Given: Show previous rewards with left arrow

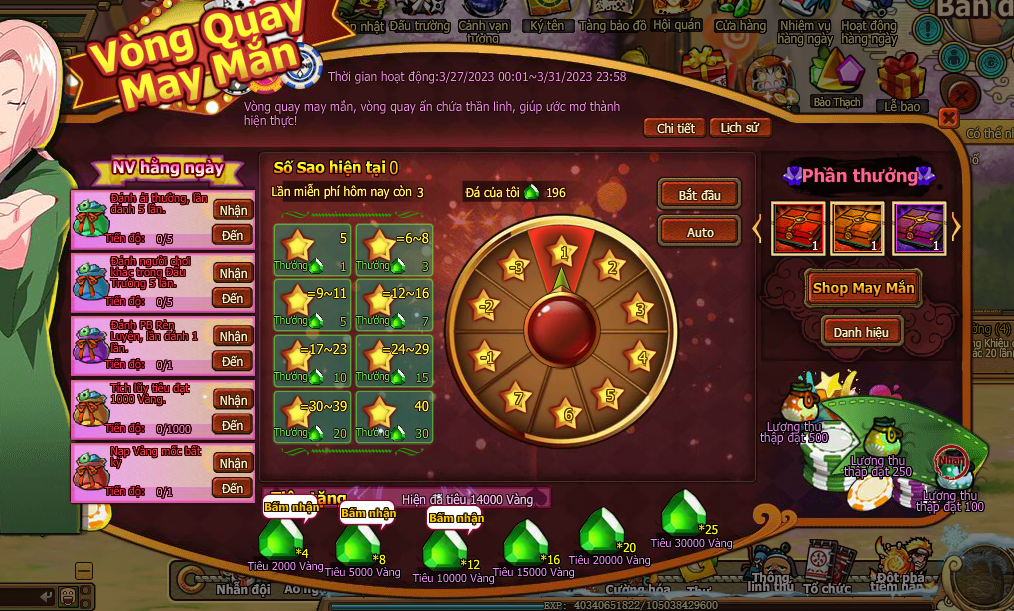Looking at the screenshot, I should click(758, 228).
